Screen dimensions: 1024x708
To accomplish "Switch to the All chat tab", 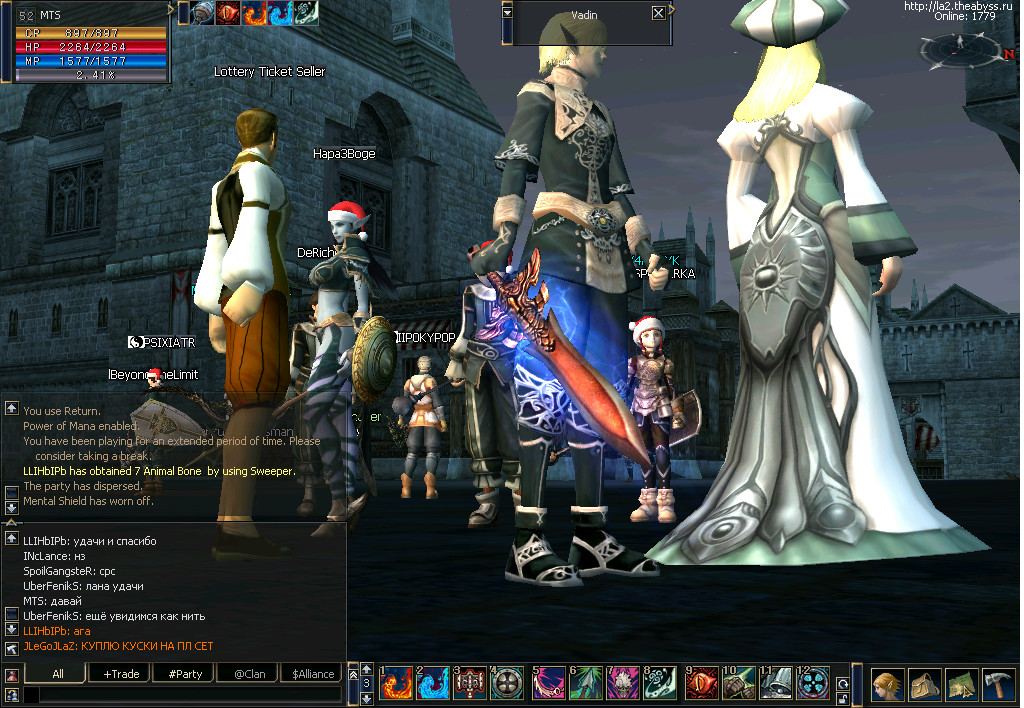I will coord(58,674).
